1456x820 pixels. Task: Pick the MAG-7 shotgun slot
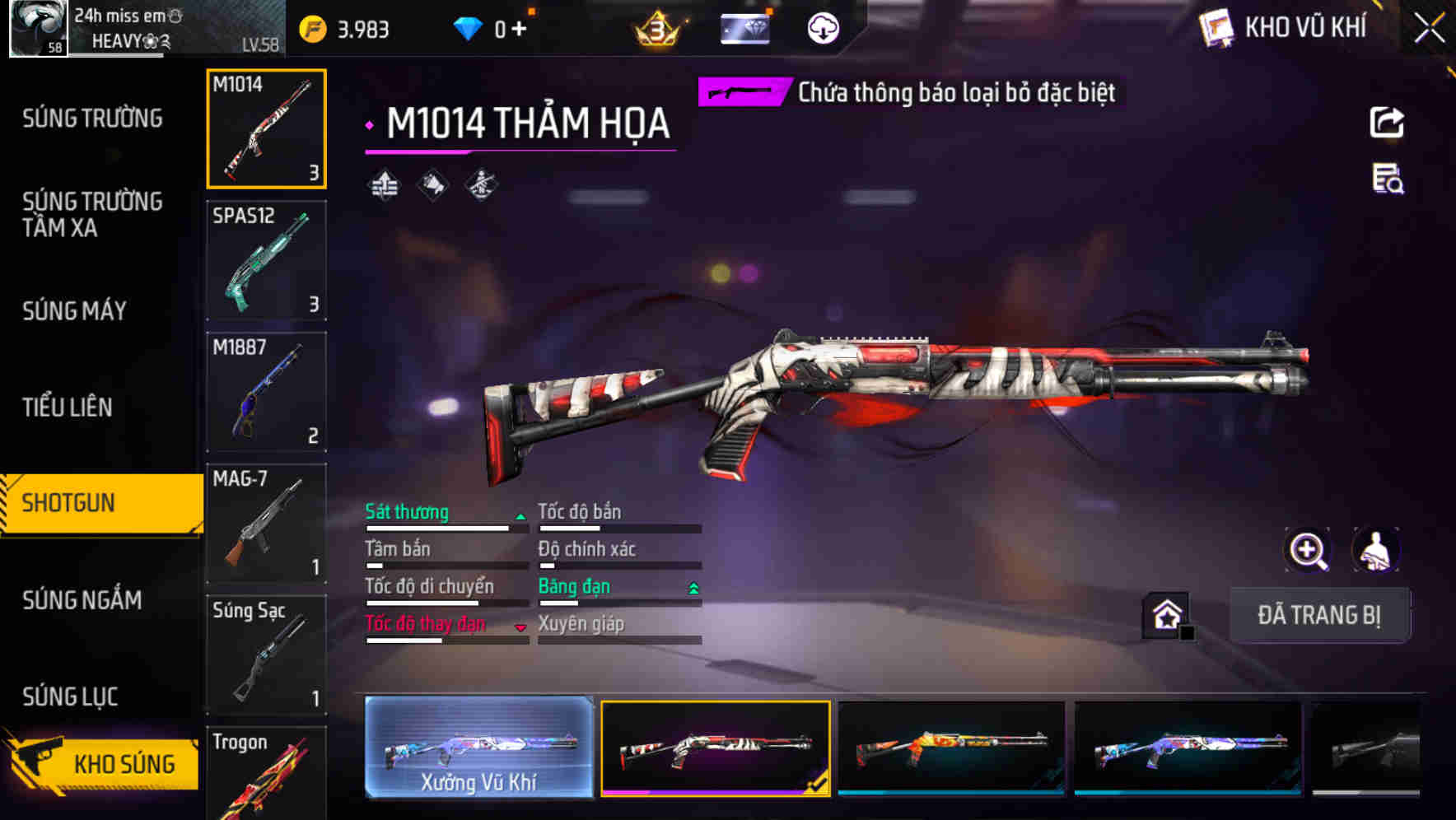(266, 524)
